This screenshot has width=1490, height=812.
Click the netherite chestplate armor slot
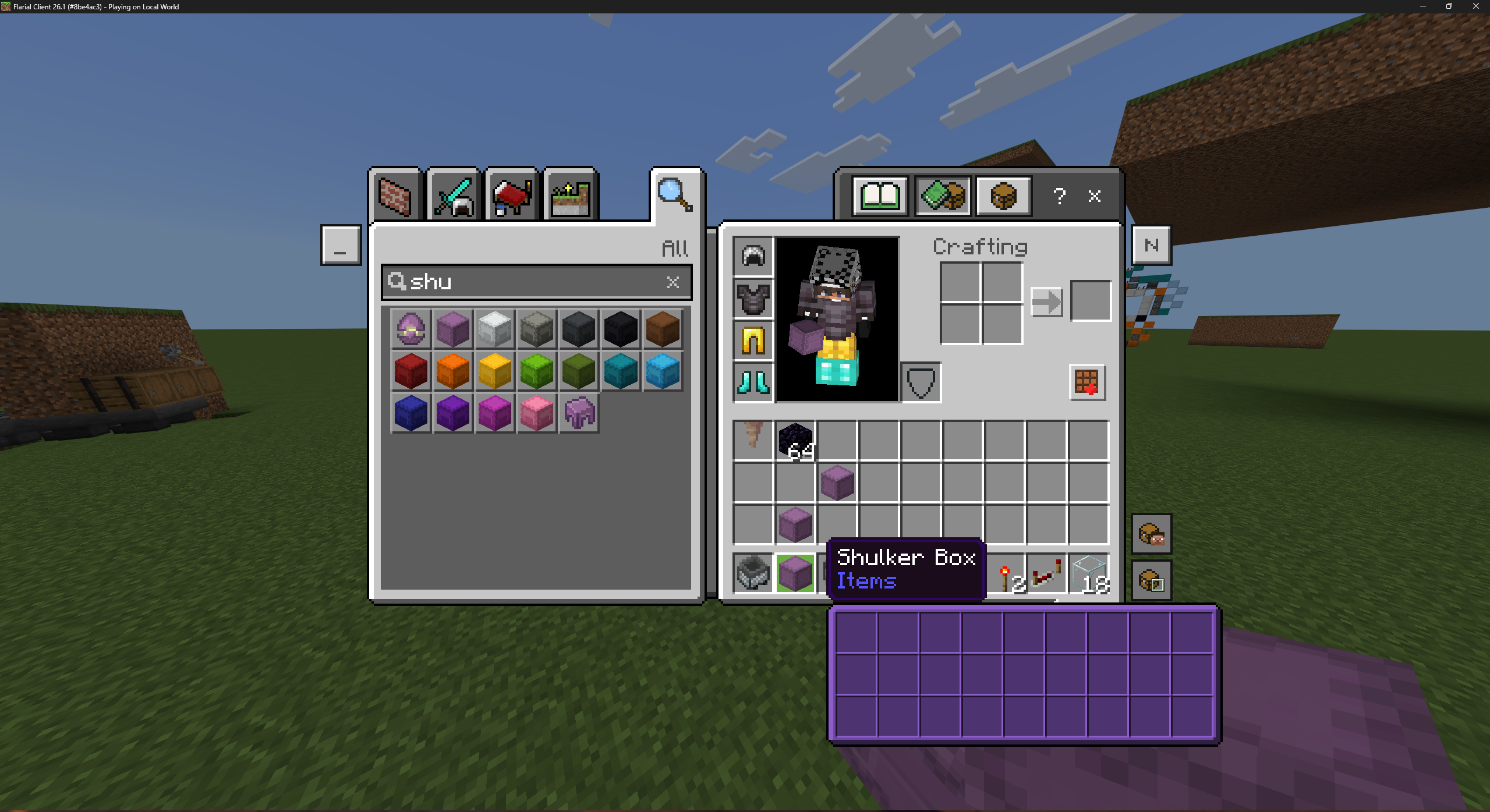tap(752, 299)
